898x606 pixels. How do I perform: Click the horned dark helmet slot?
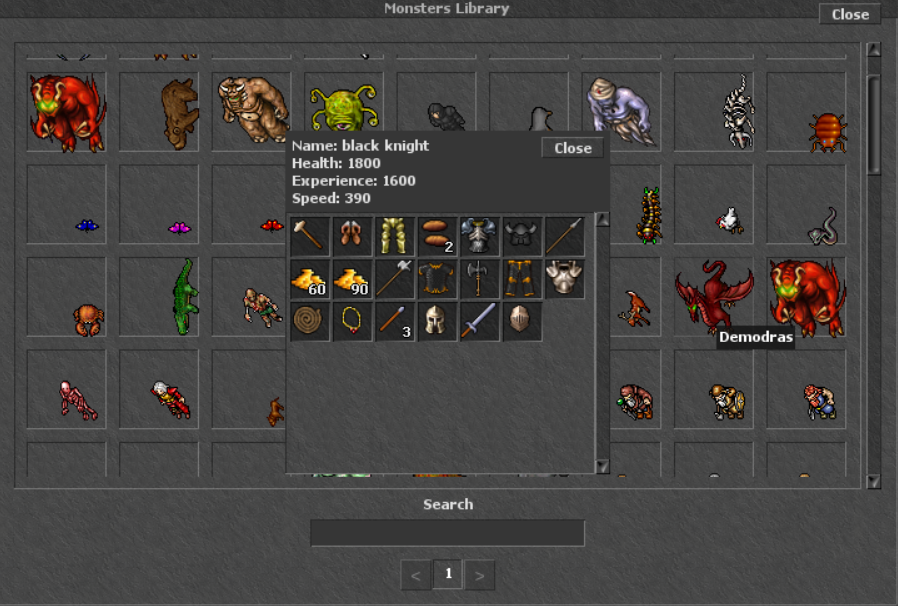pyautogui.click(x=523, y=237)
